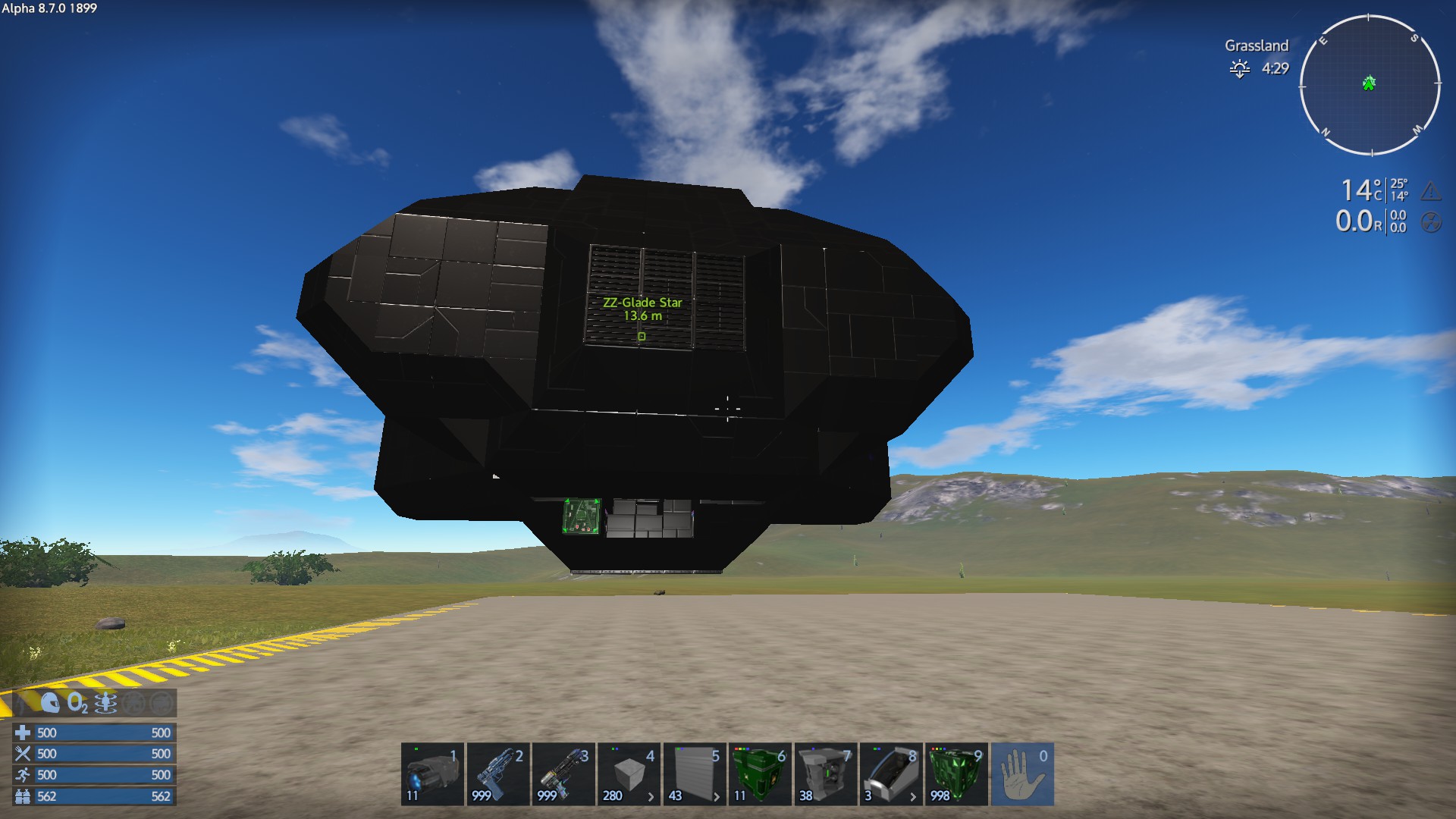Viewport: 1456px width, 819px height.
Task: Switch to the empty hand slot
Action: pyautogui.click(x=1022, y=774)
